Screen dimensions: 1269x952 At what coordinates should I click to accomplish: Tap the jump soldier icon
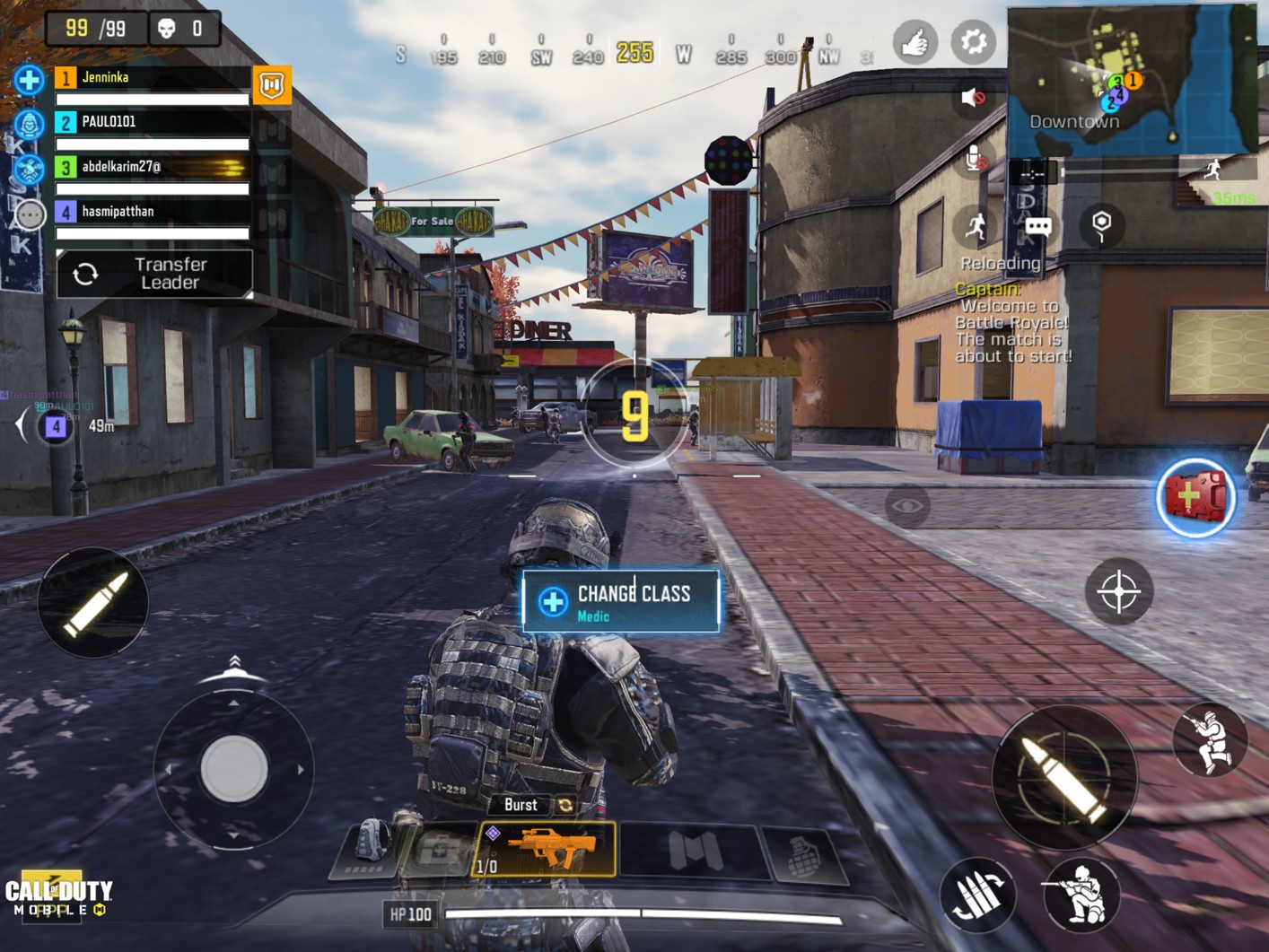pyautogui.click(x=1210, y=741)
